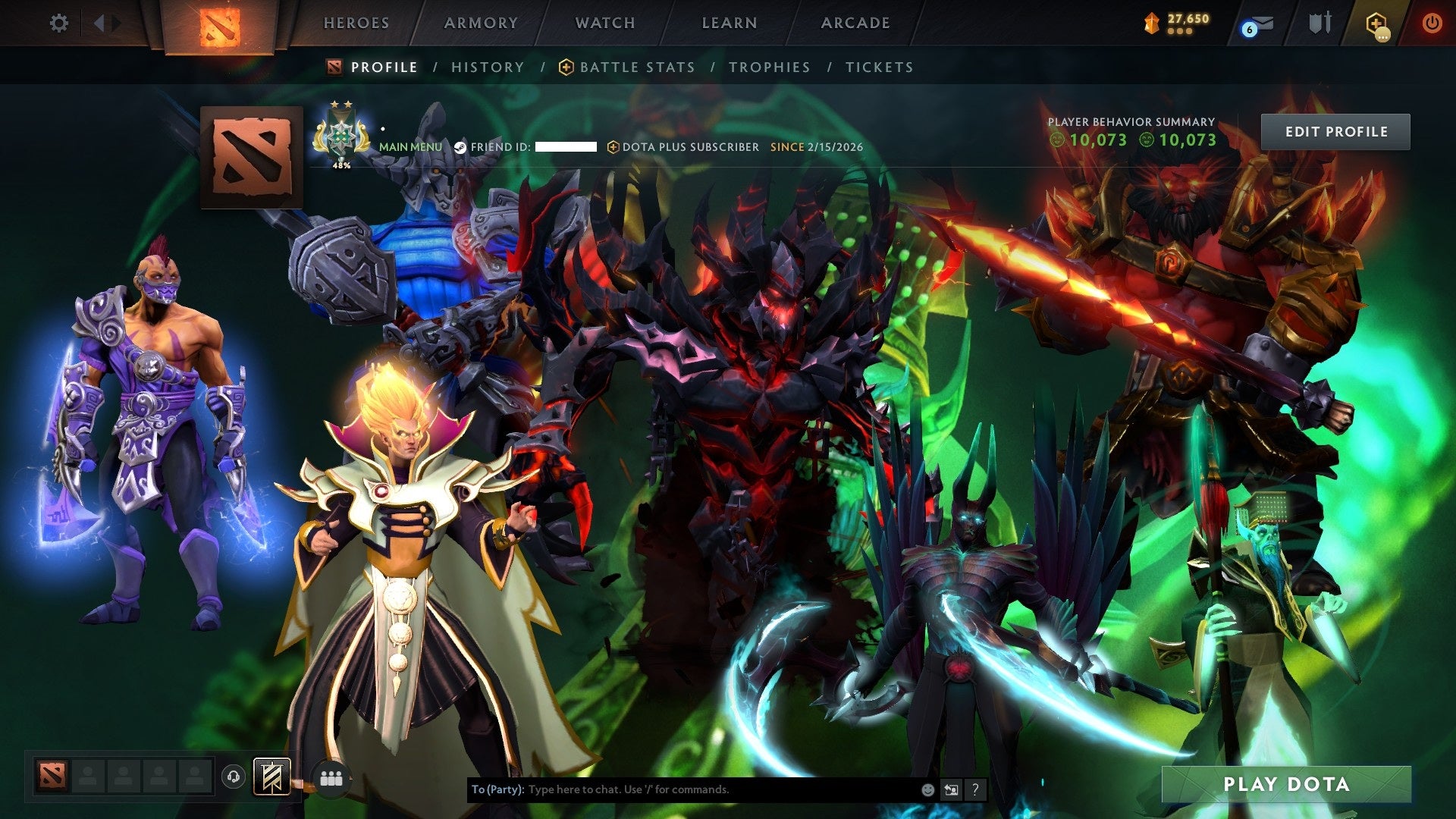Type in the party chat input field

click(682, 789)
